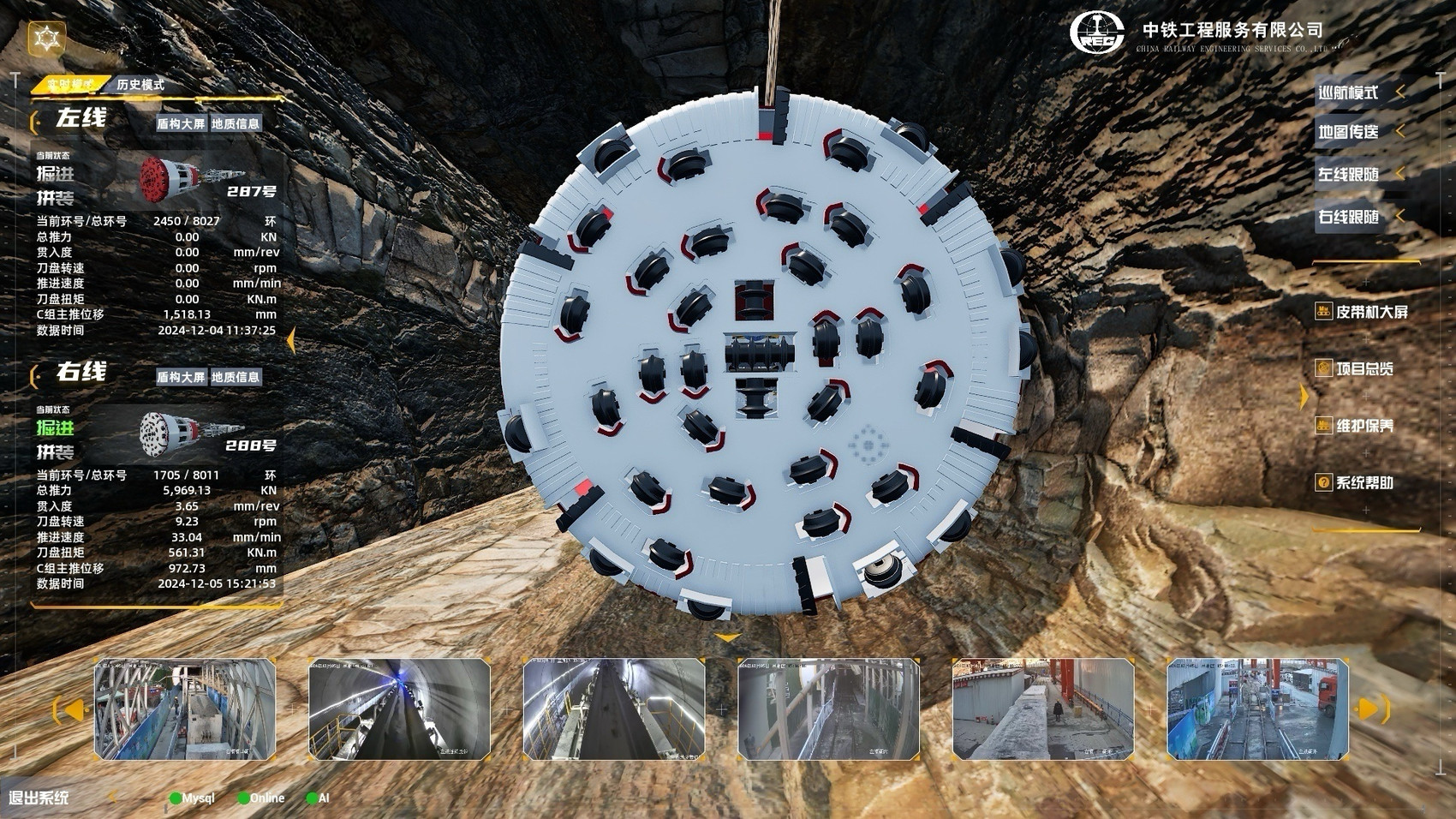
Task: Open 盾构大屏 for the 右线
Action: click(x=181, y=377)
